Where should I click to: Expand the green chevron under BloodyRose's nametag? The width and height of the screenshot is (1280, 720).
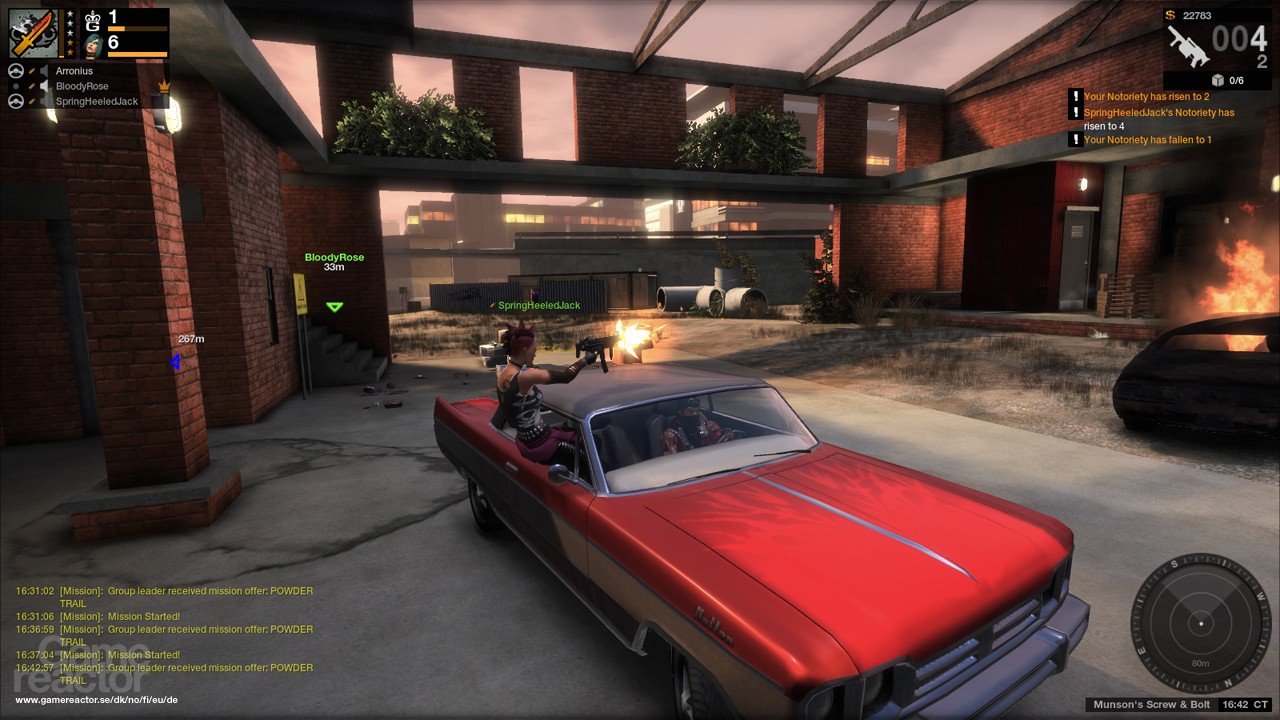coord(333,307)
